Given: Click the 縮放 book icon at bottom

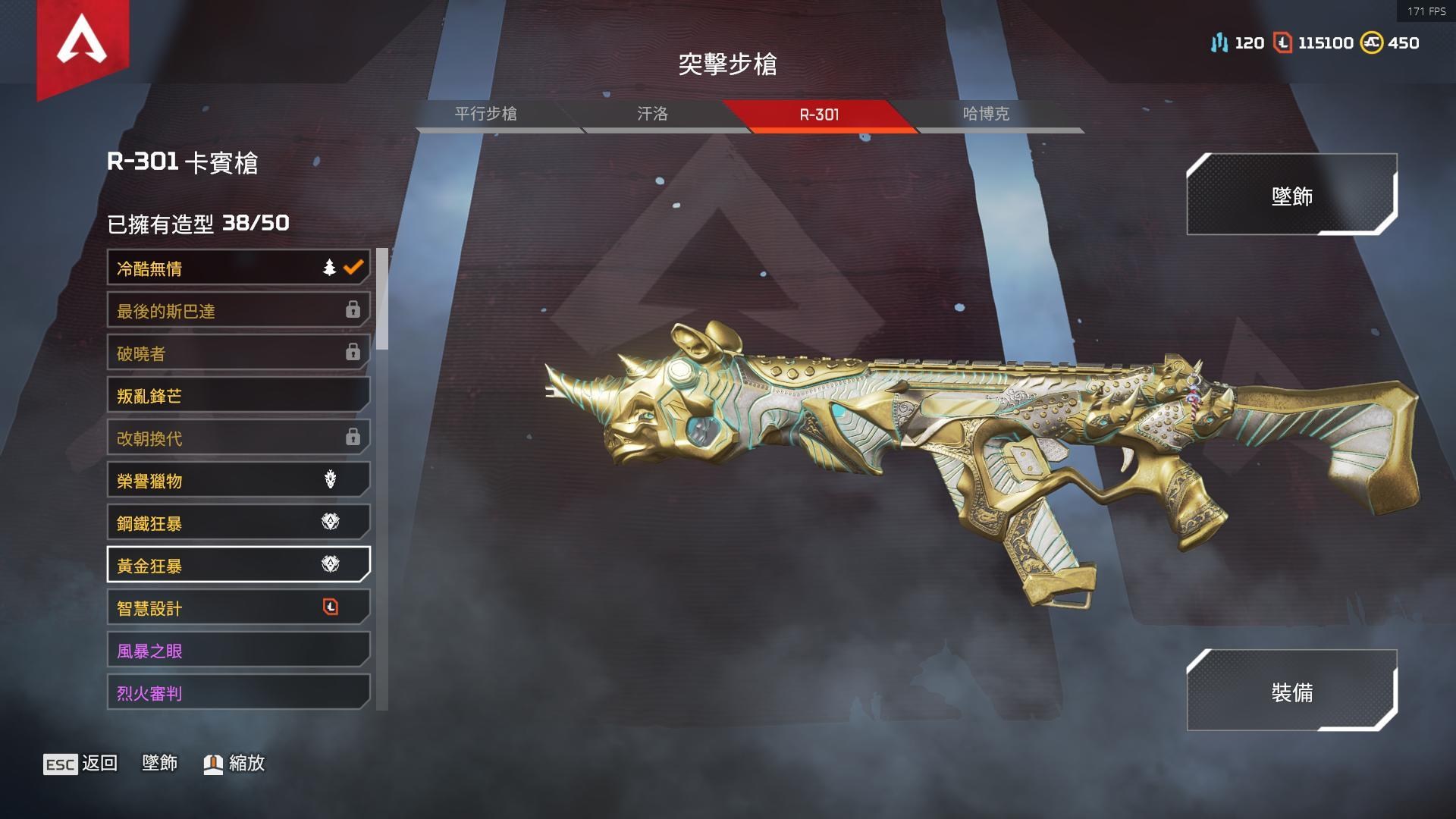Looking at the screenshot, I should click(212, 764).
